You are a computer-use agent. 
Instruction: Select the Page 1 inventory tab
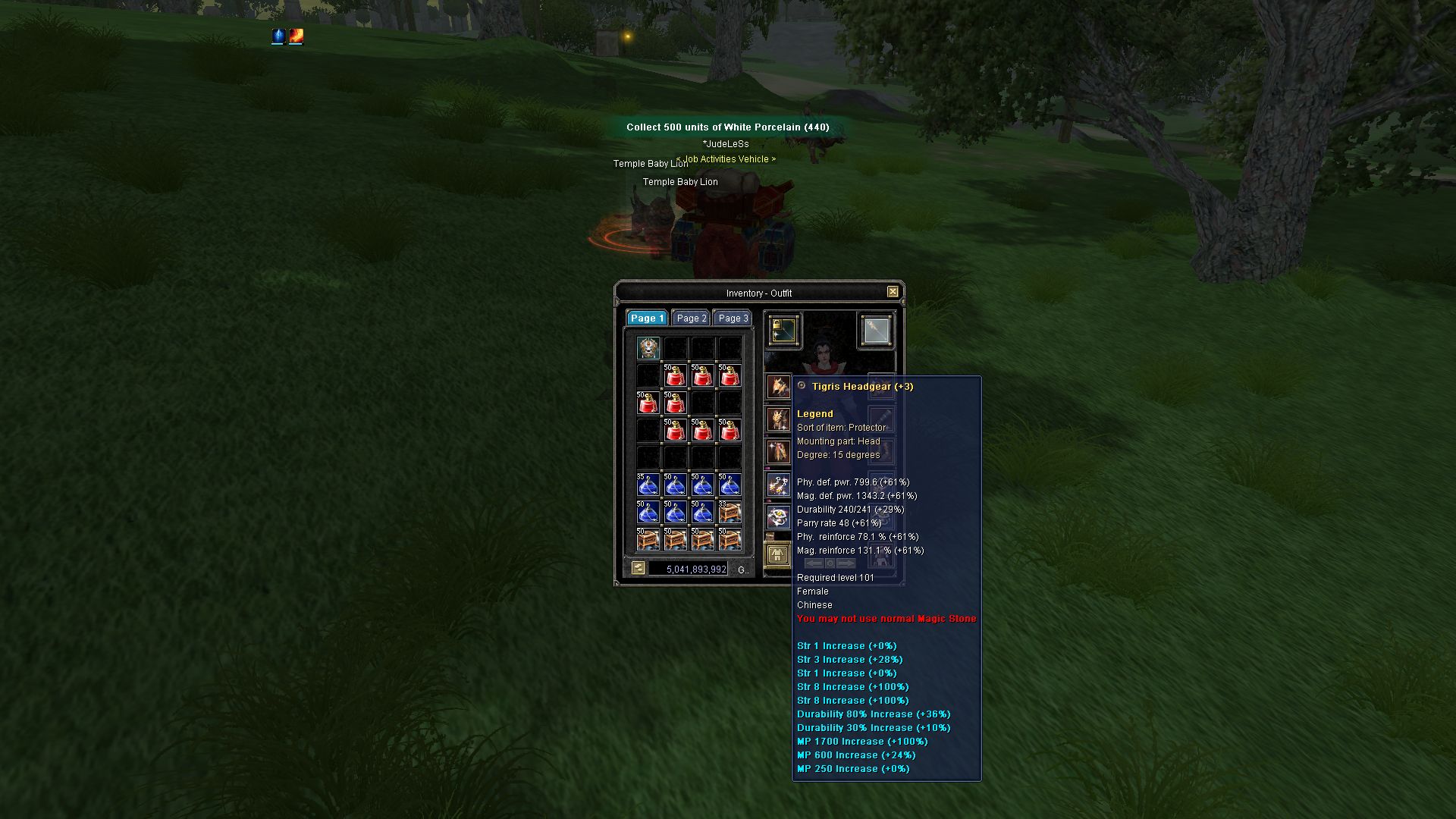click(x=647, y=318)
